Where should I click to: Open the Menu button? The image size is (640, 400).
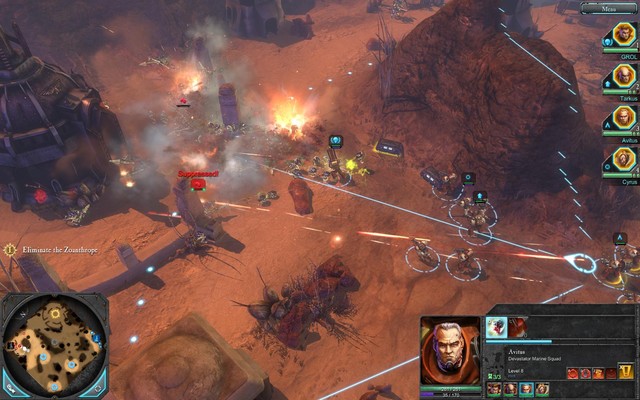(607, 8)
